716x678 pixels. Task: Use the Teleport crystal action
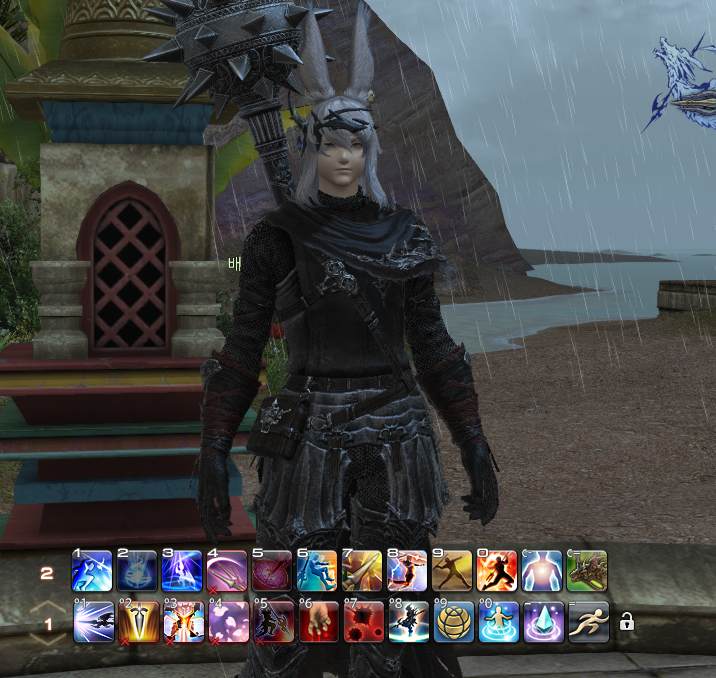(543, 622)
